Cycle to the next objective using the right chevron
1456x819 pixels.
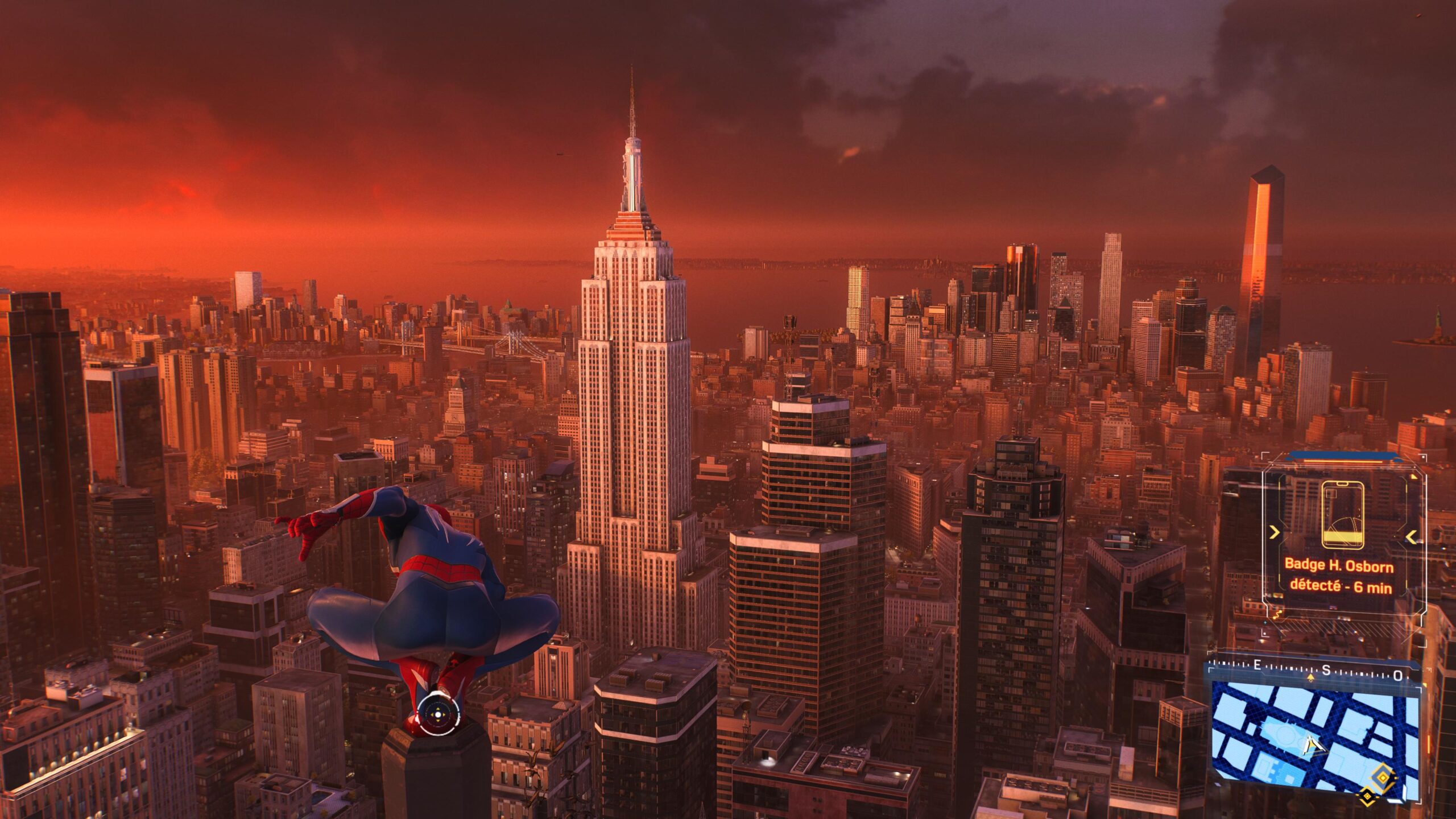(1411, 536)
